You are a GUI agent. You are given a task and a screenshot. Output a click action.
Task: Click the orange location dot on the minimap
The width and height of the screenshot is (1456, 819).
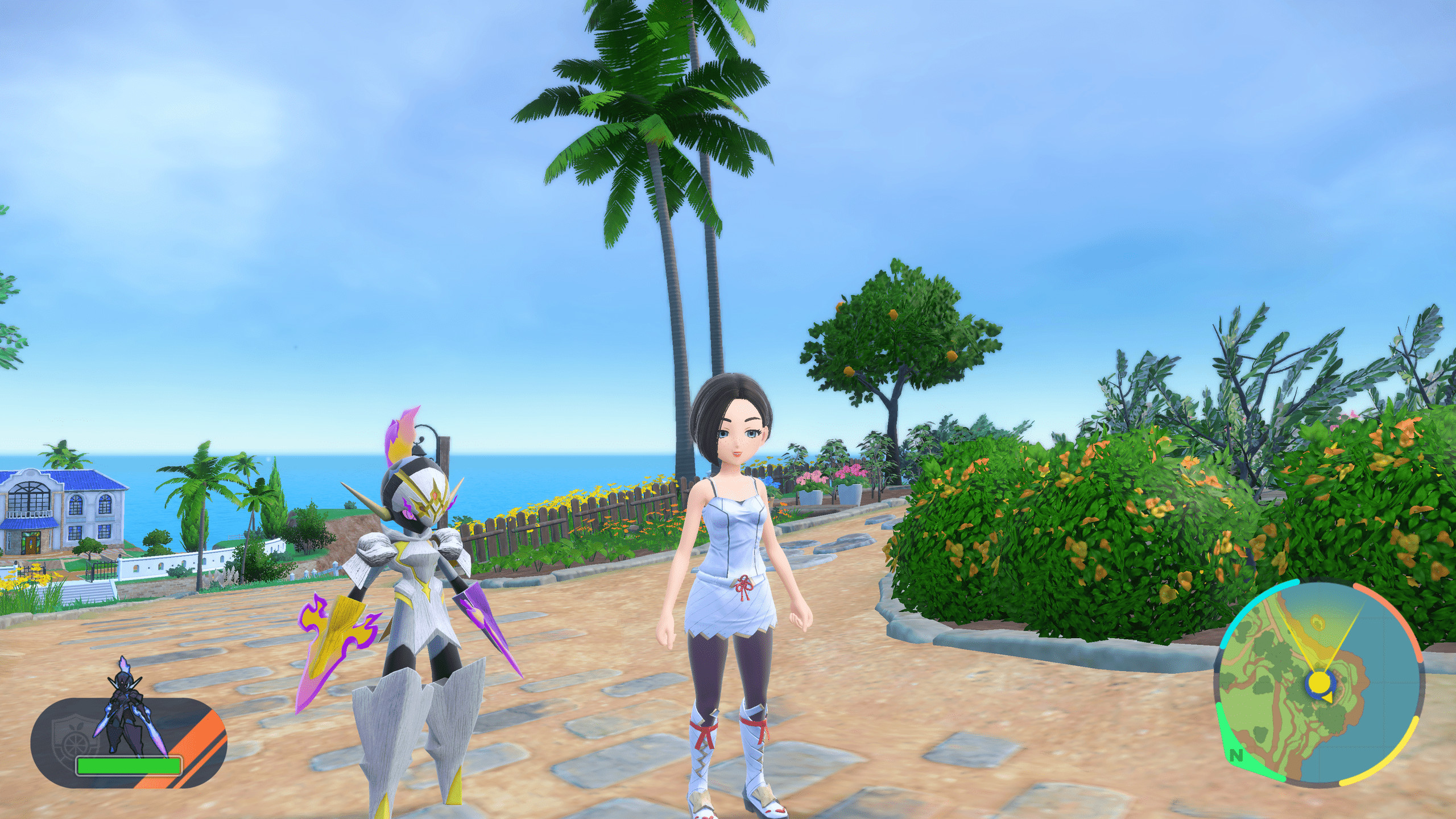pyautogui.click(x=1316, y=622)
